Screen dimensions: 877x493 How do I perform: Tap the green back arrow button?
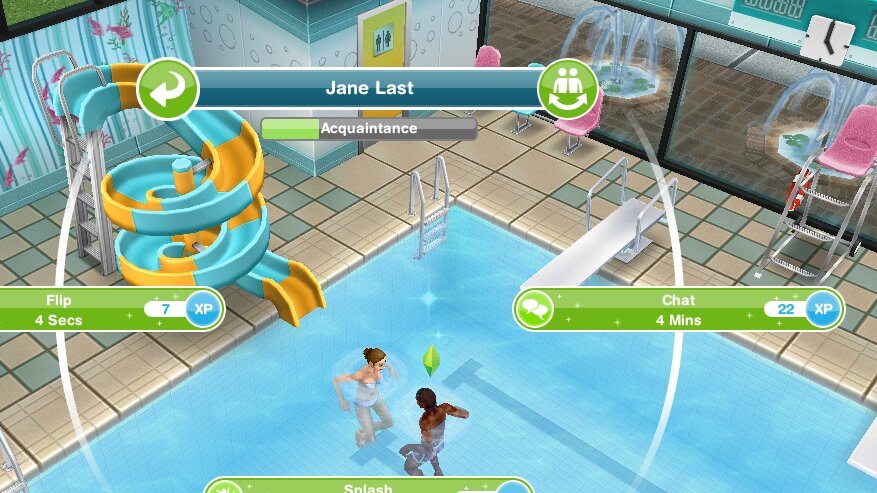click(x=165, y=90)
